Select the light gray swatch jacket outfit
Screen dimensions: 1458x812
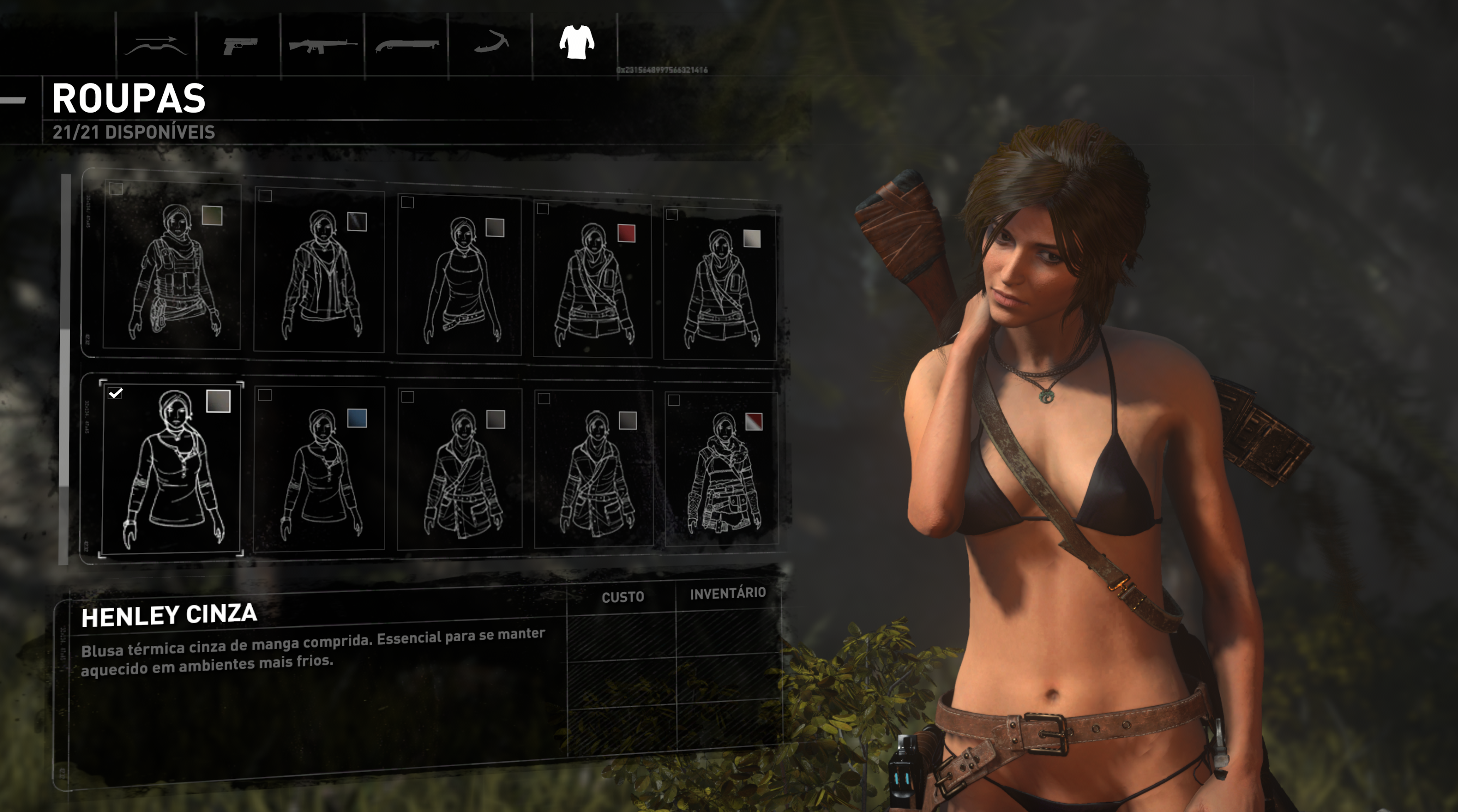click(x=720, y=285)
